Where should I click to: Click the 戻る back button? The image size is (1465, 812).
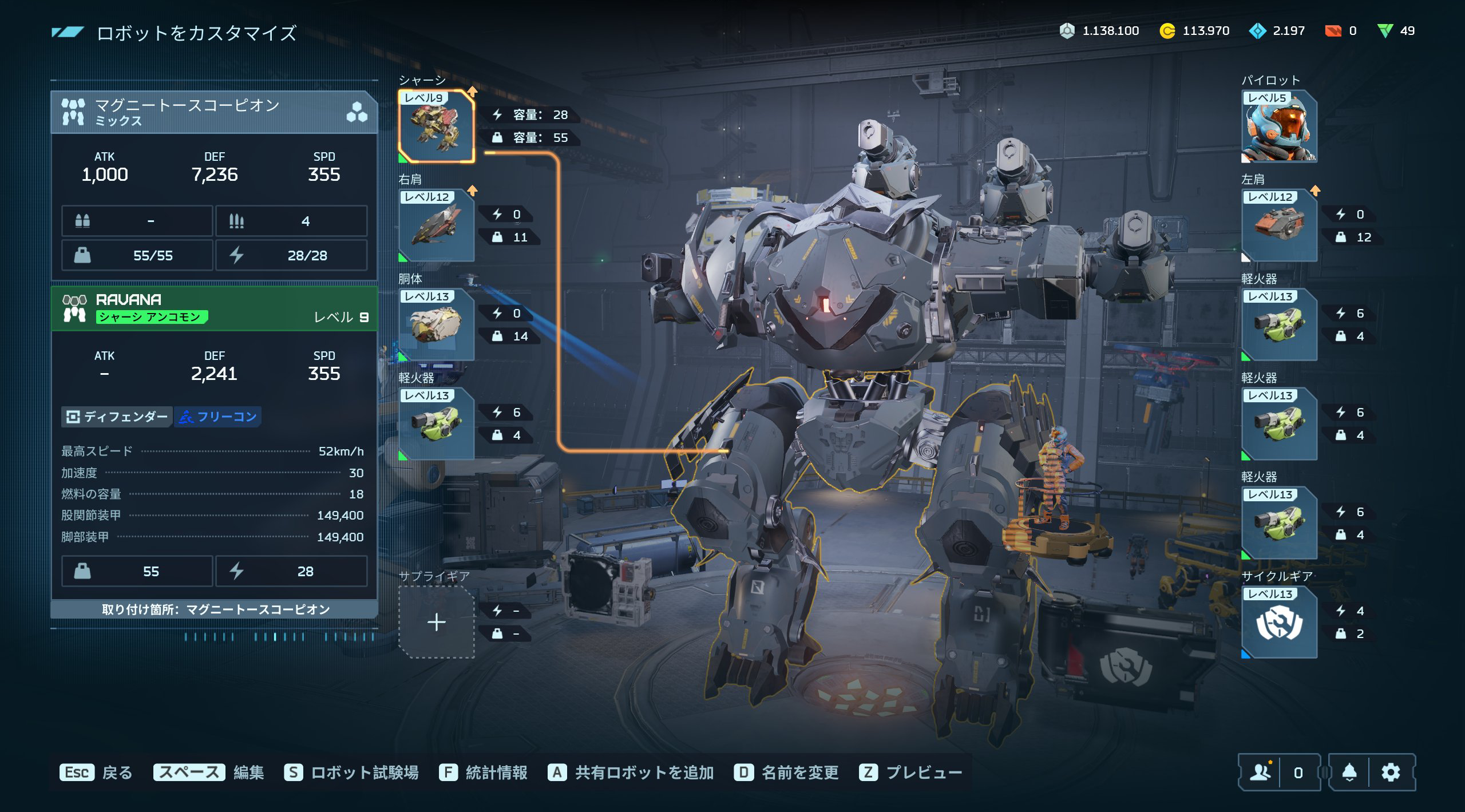(x=96, y=773)
